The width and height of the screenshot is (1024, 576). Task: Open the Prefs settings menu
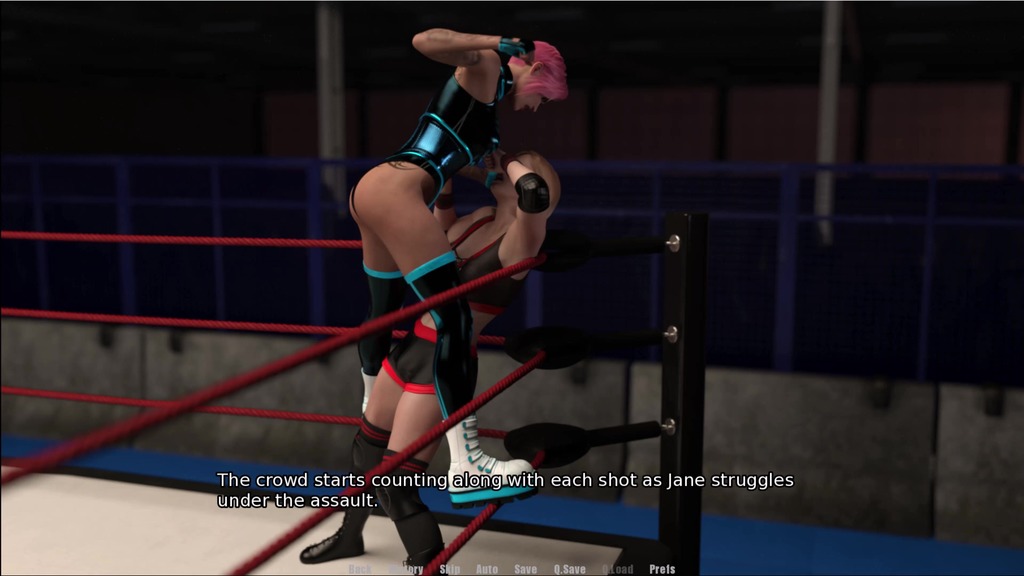(662, 569)
